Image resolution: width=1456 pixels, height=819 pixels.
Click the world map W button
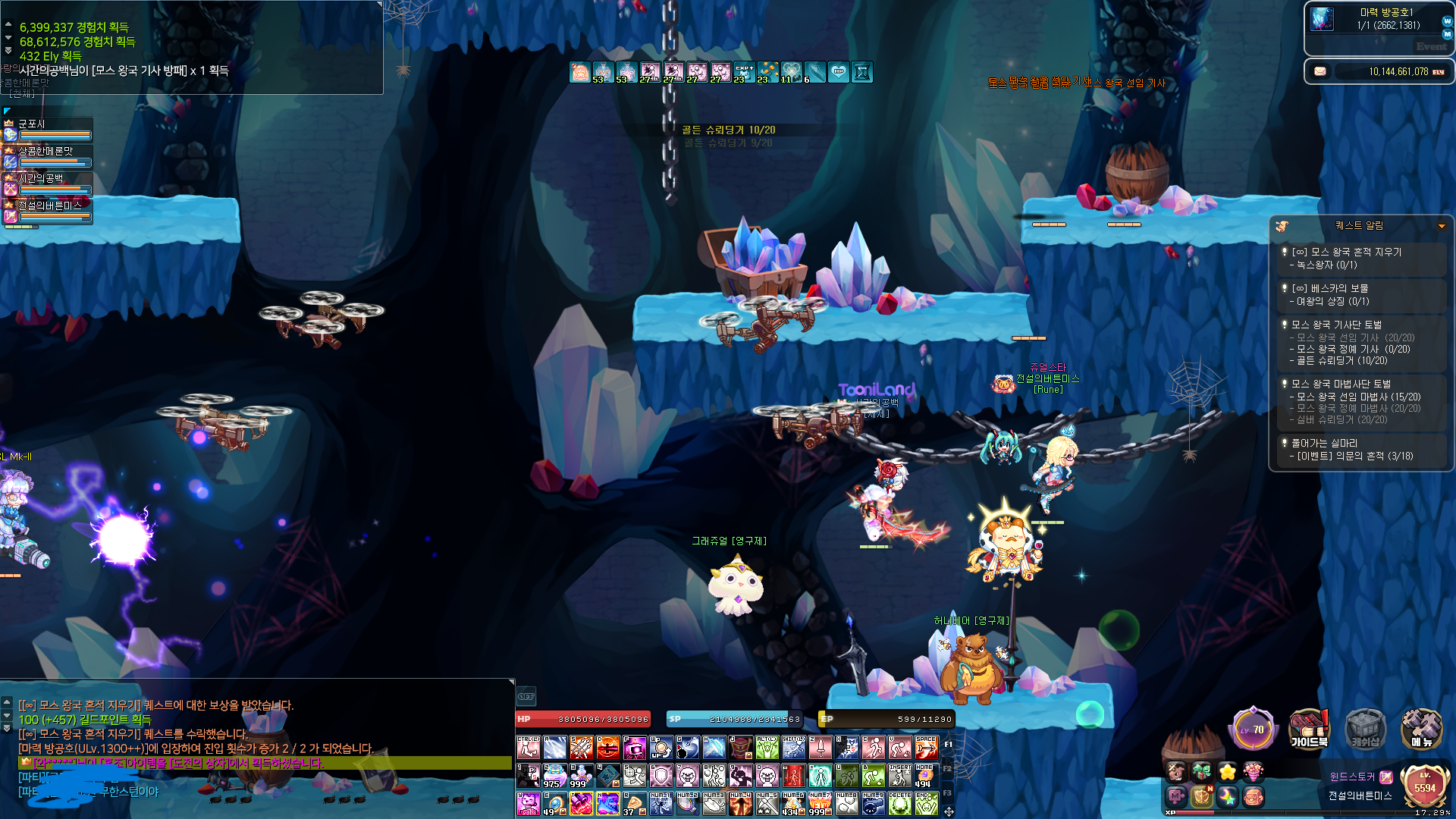click(x=1447, y=21)
